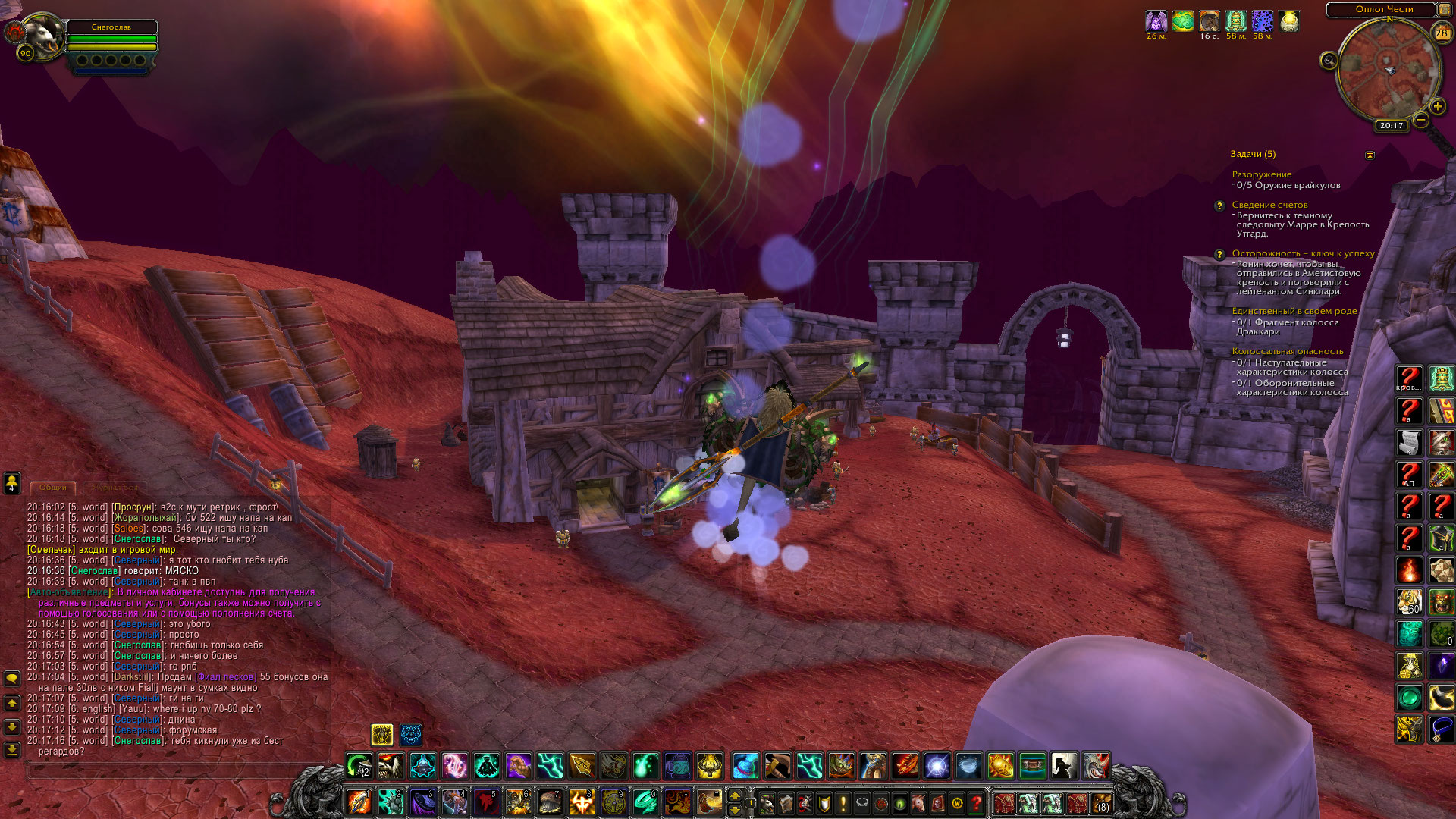
Task: Open the Разоружение quest in tracker
Action: pyautogui.click(x=1261, y=174)
